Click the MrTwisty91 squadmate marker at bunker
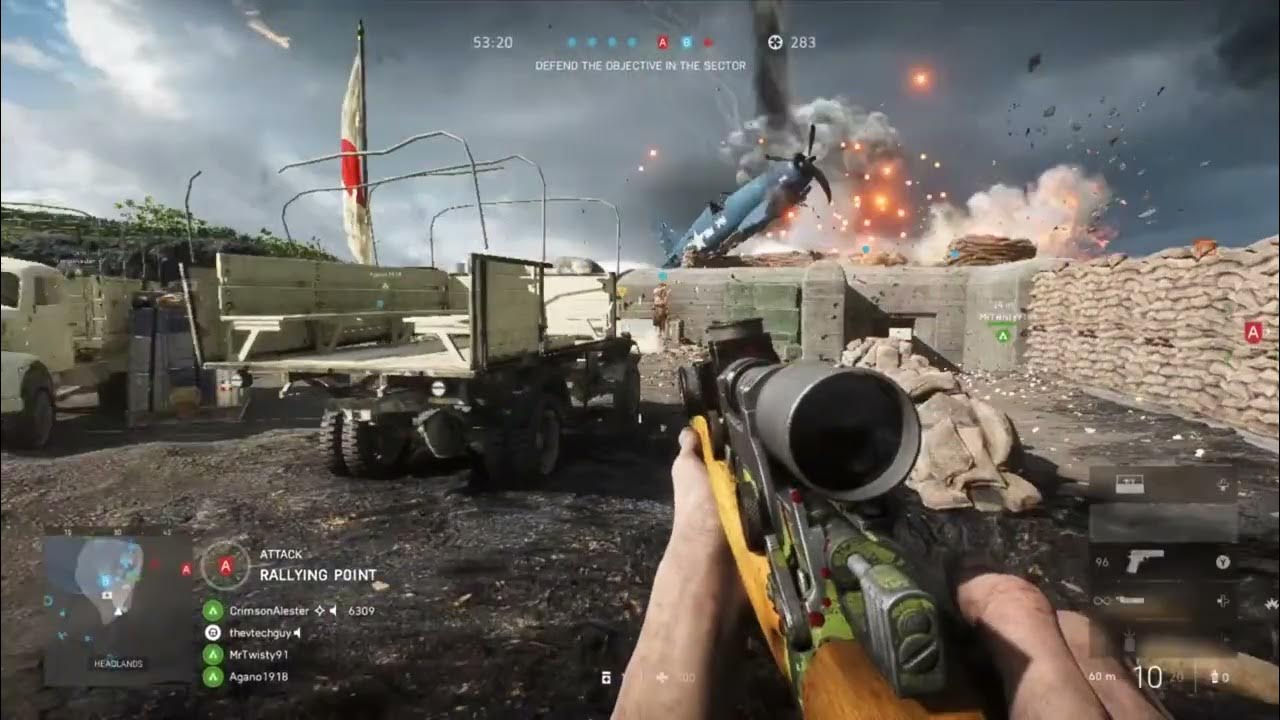Screen dimensions: 1280x720 pos(1003,335)
